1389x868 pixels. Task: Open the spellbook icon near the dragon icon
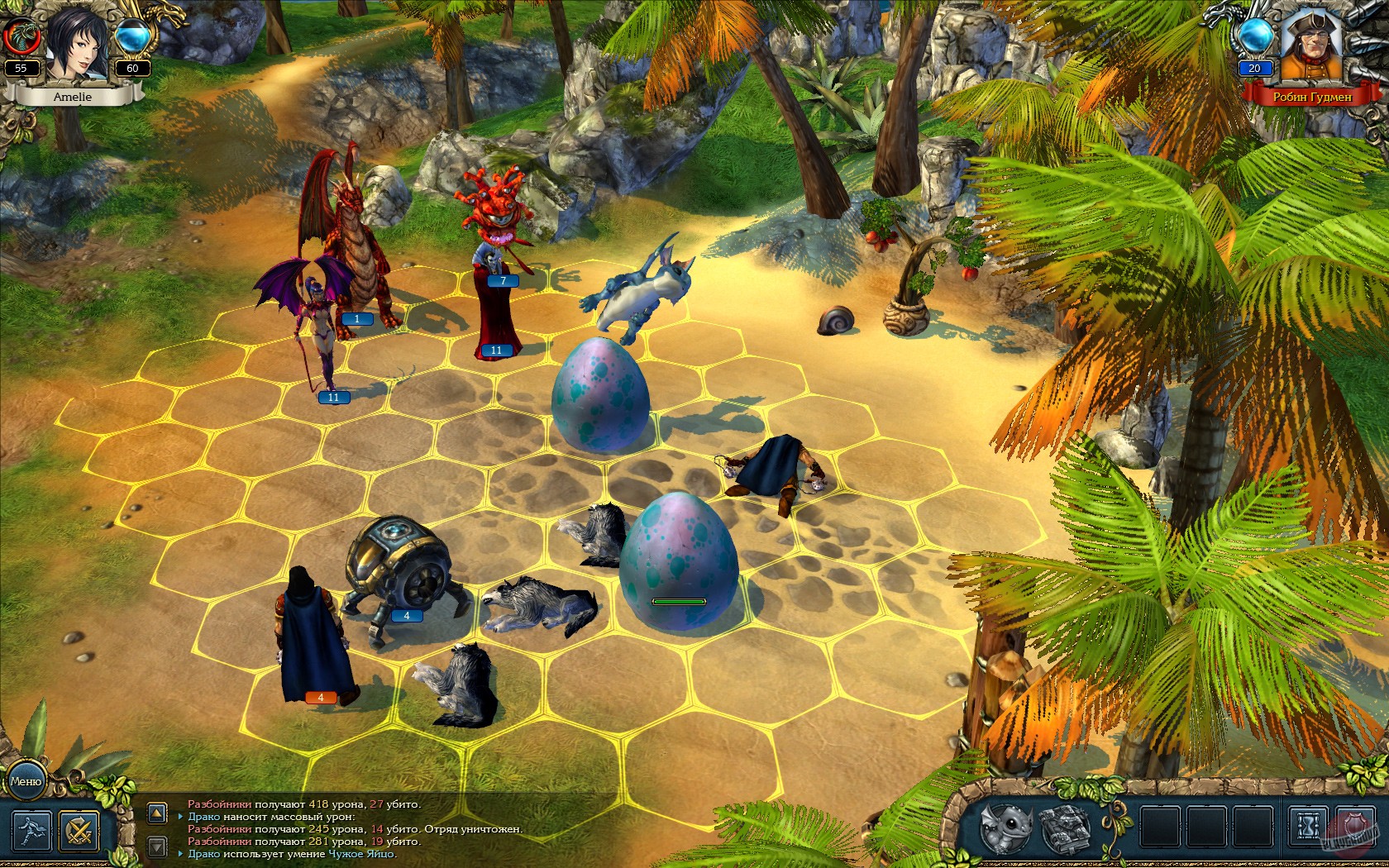[x=1067, y=828]
